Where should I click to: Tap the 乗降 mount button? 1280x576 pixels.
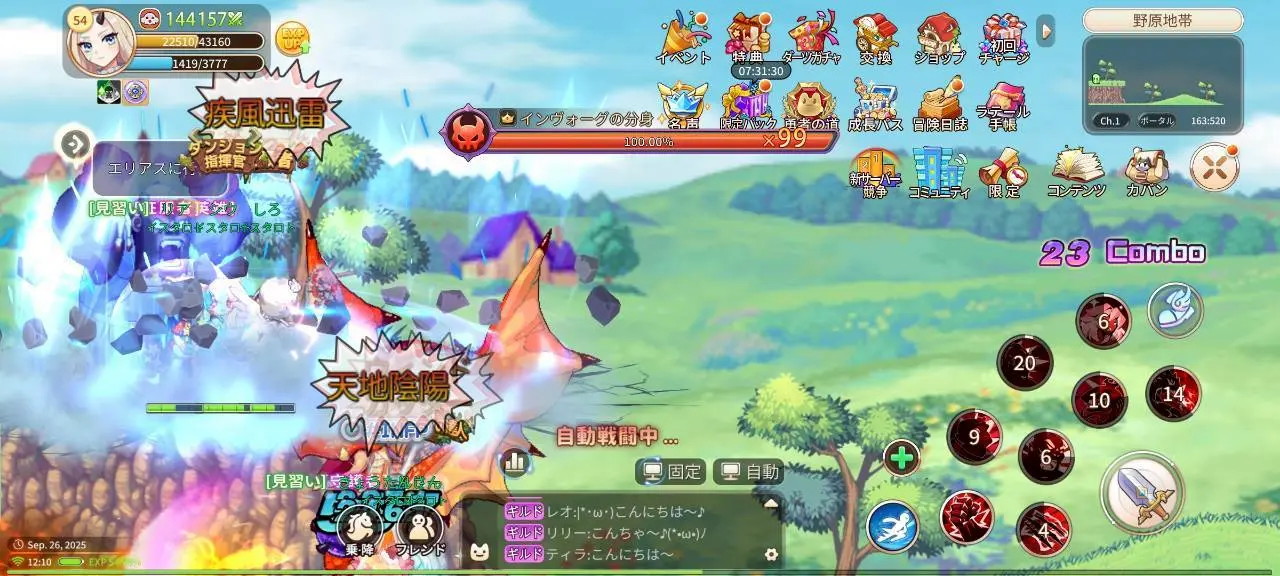[359, 530]
